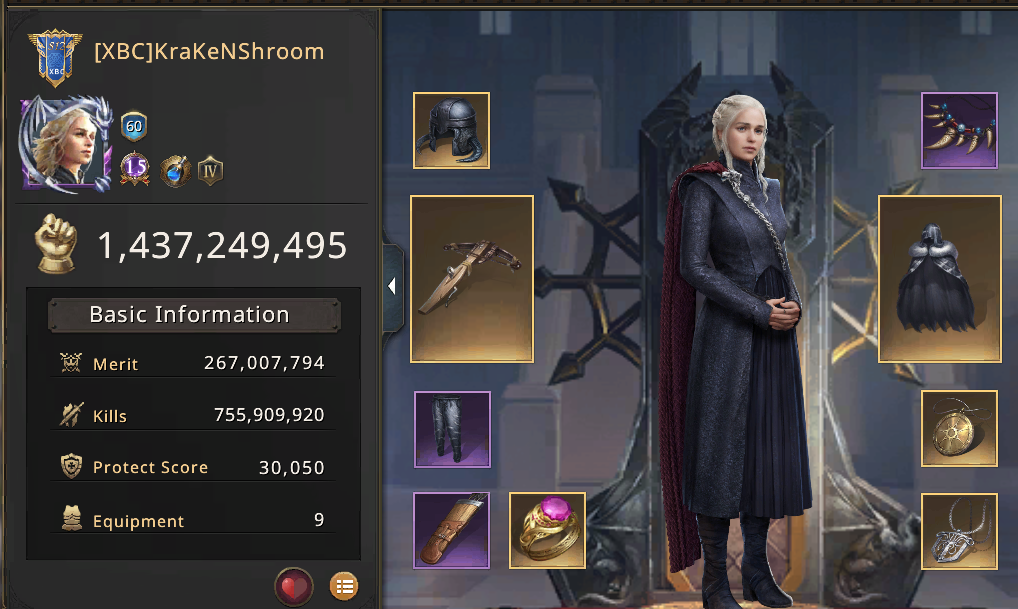Select the arrow quiver slot
The height and width of the screenshot is (609, 1018).
click(452, 530)
